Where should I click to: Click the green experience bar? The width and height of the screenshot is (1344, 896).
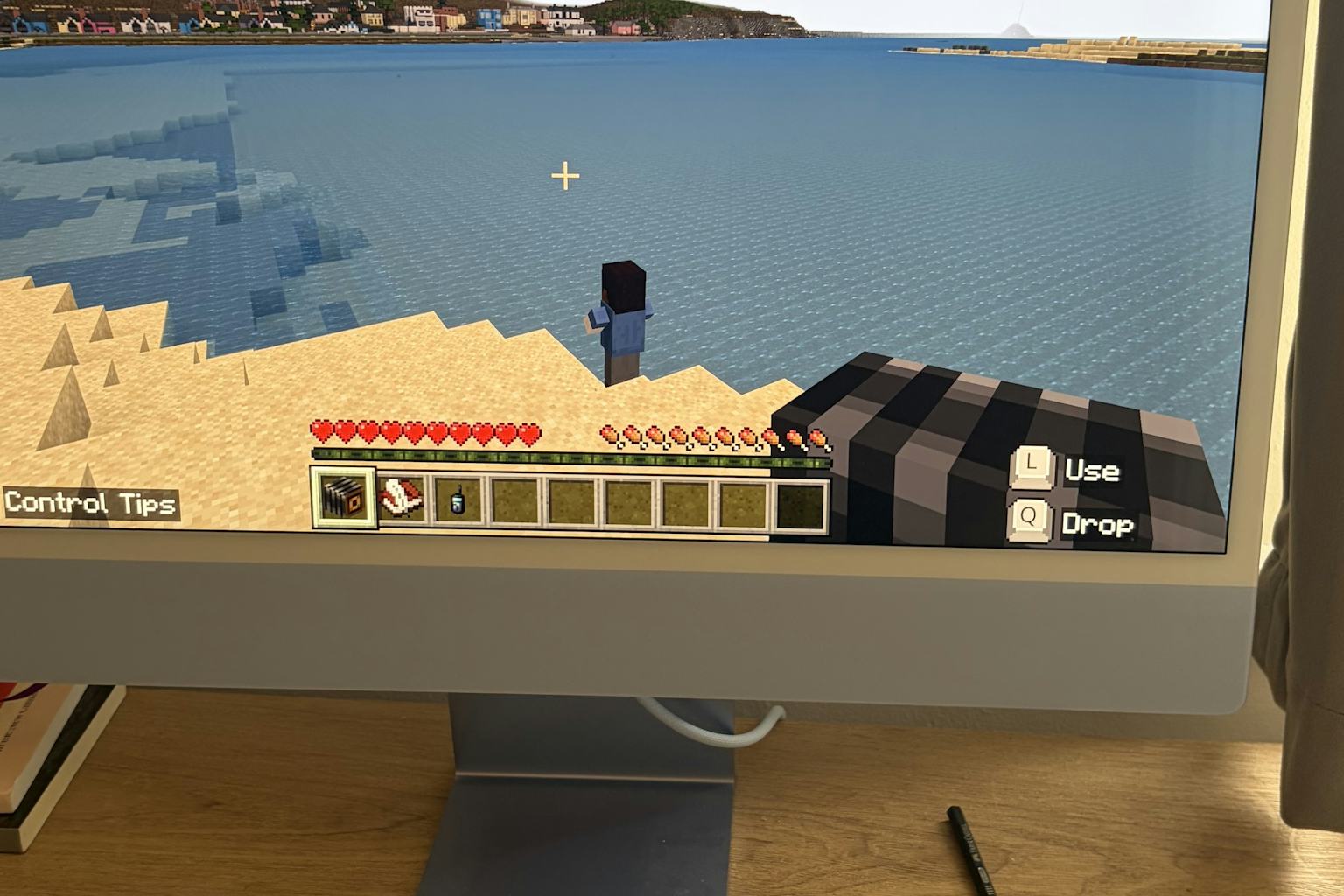(x=569, y=456)
